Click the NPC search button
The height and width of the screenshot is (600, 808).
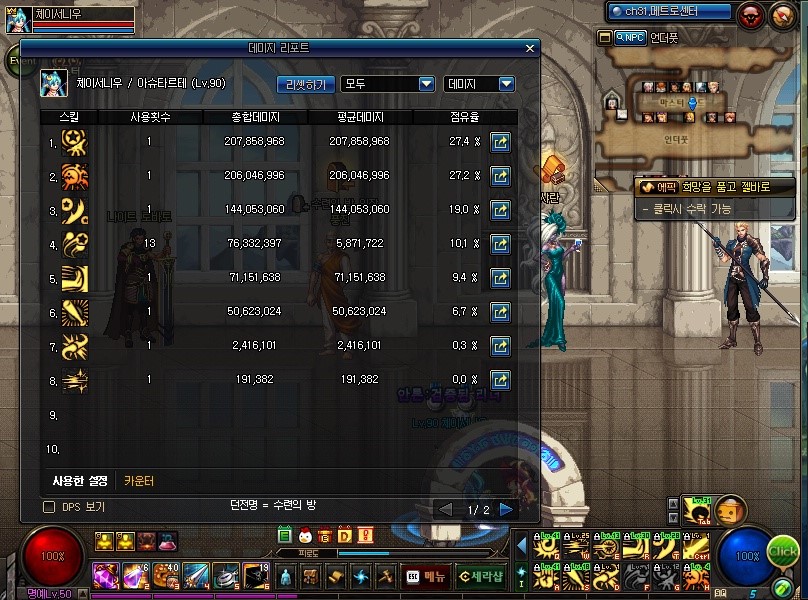tap(630, 37)
